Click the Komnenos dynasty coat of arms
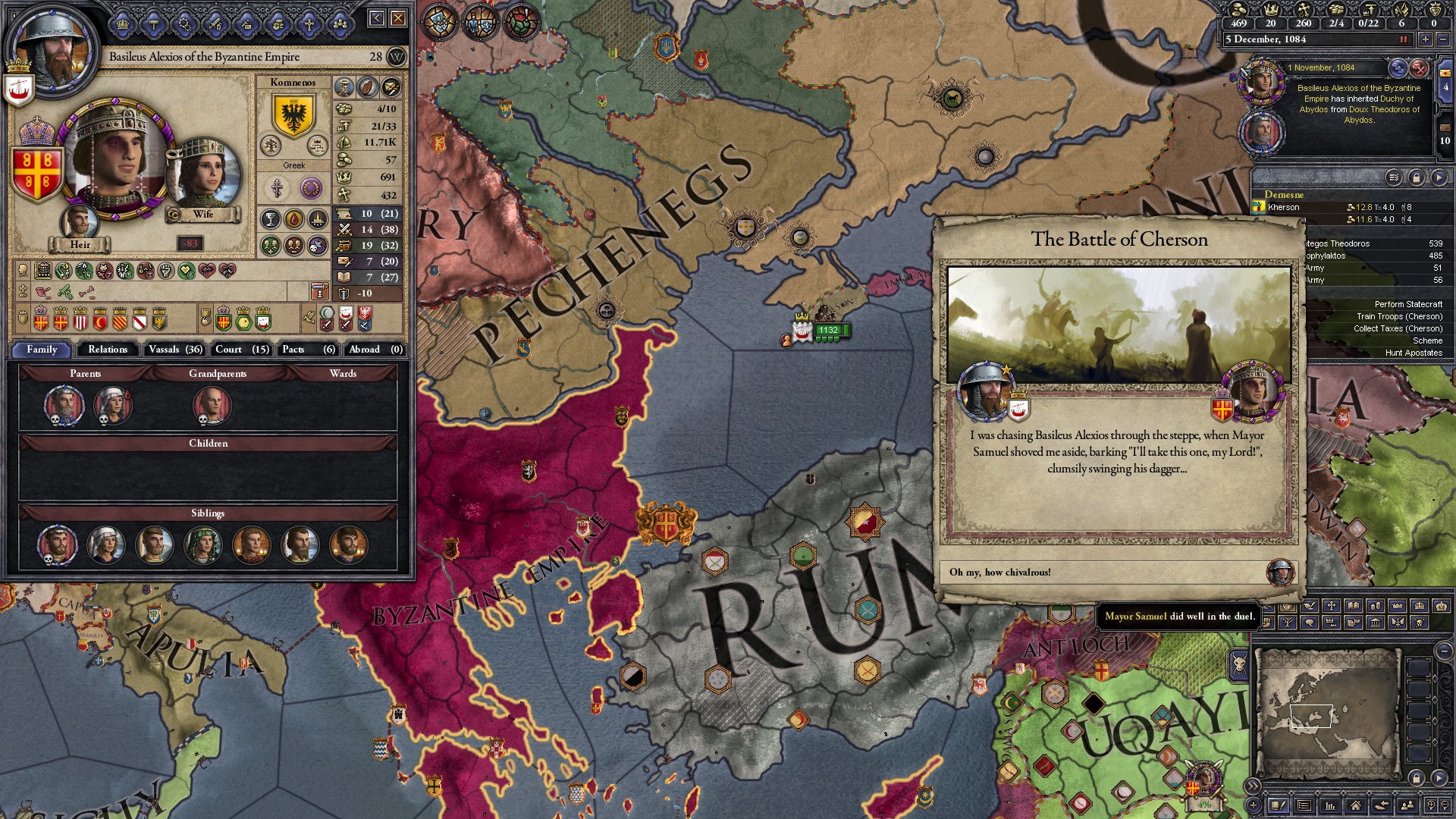Screen dimensions: 1456x819 click(293, 114)
